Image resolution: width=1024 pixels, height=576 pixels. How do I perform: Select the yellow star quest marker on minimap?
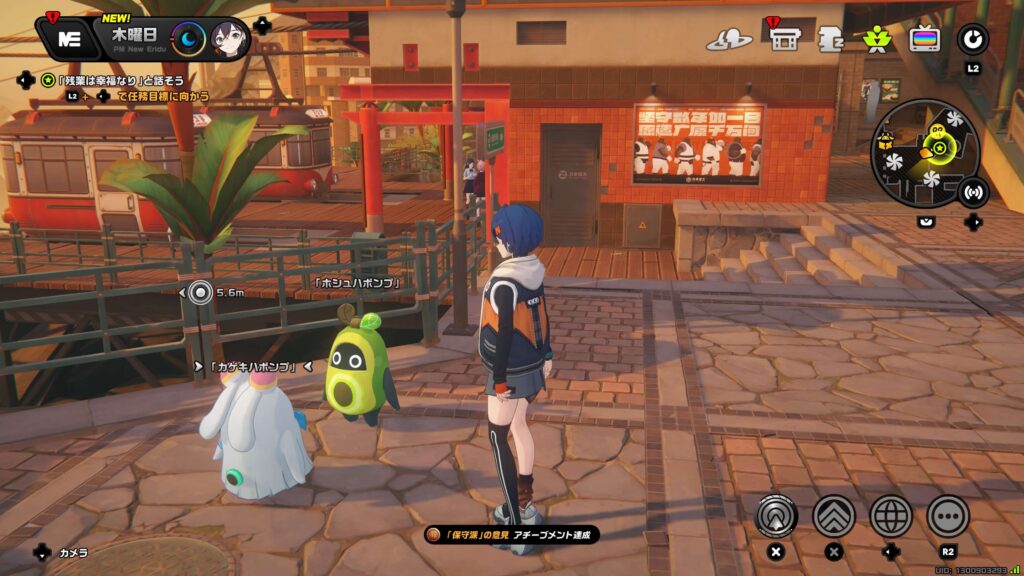[940, 149]
